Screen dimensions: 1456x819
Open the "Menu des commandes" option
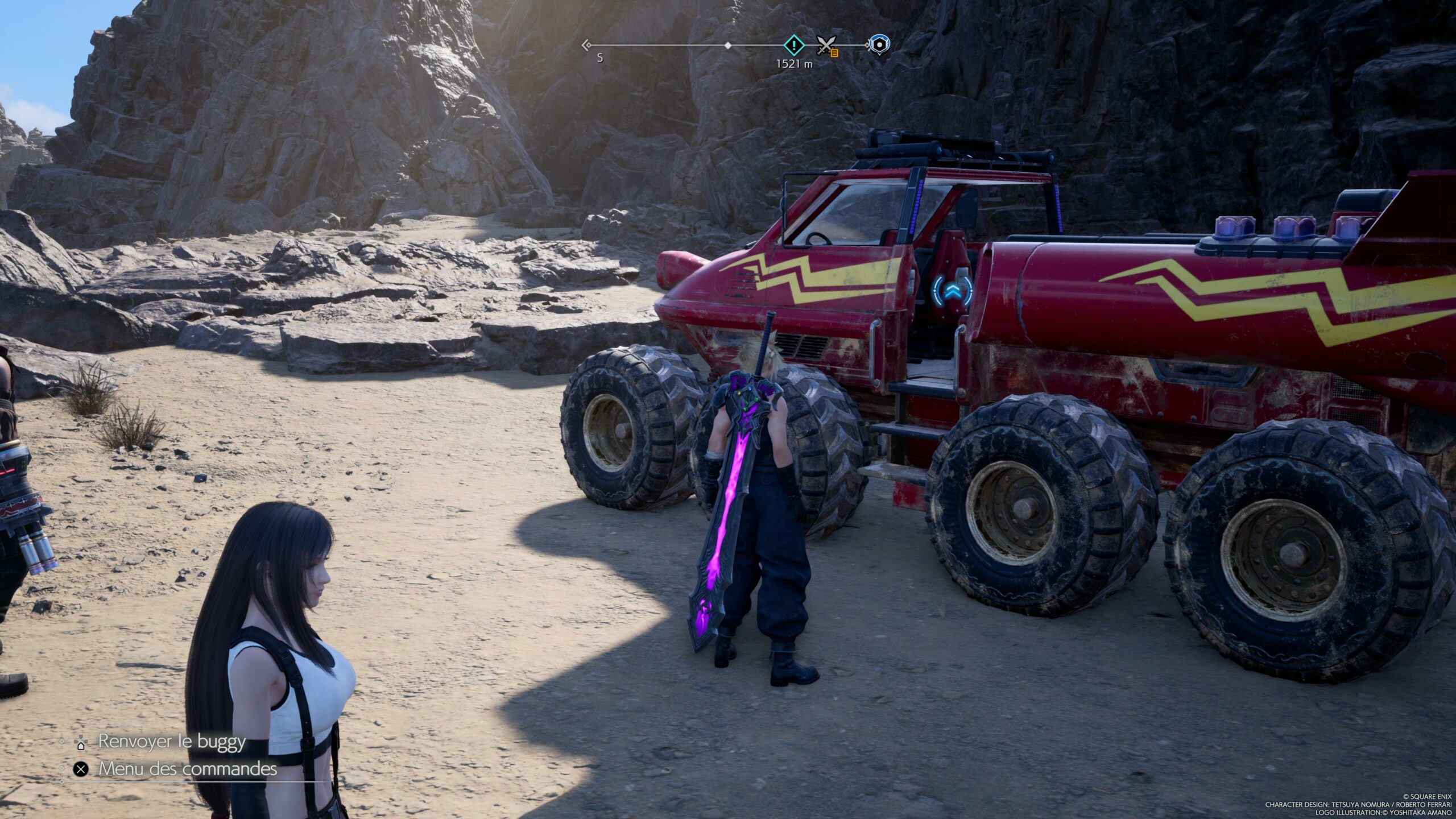pos(187,769)
